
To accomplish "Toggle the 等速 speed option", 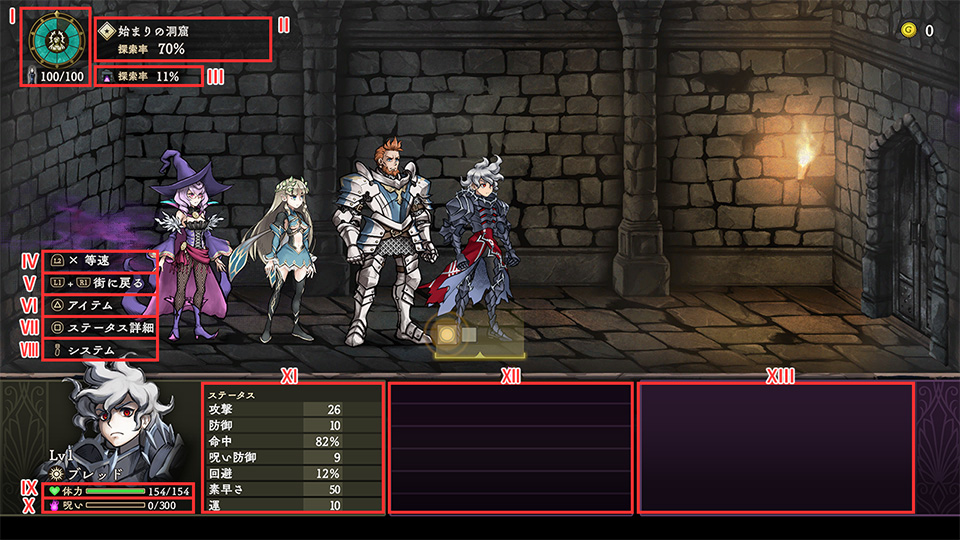I will [95, 260].
